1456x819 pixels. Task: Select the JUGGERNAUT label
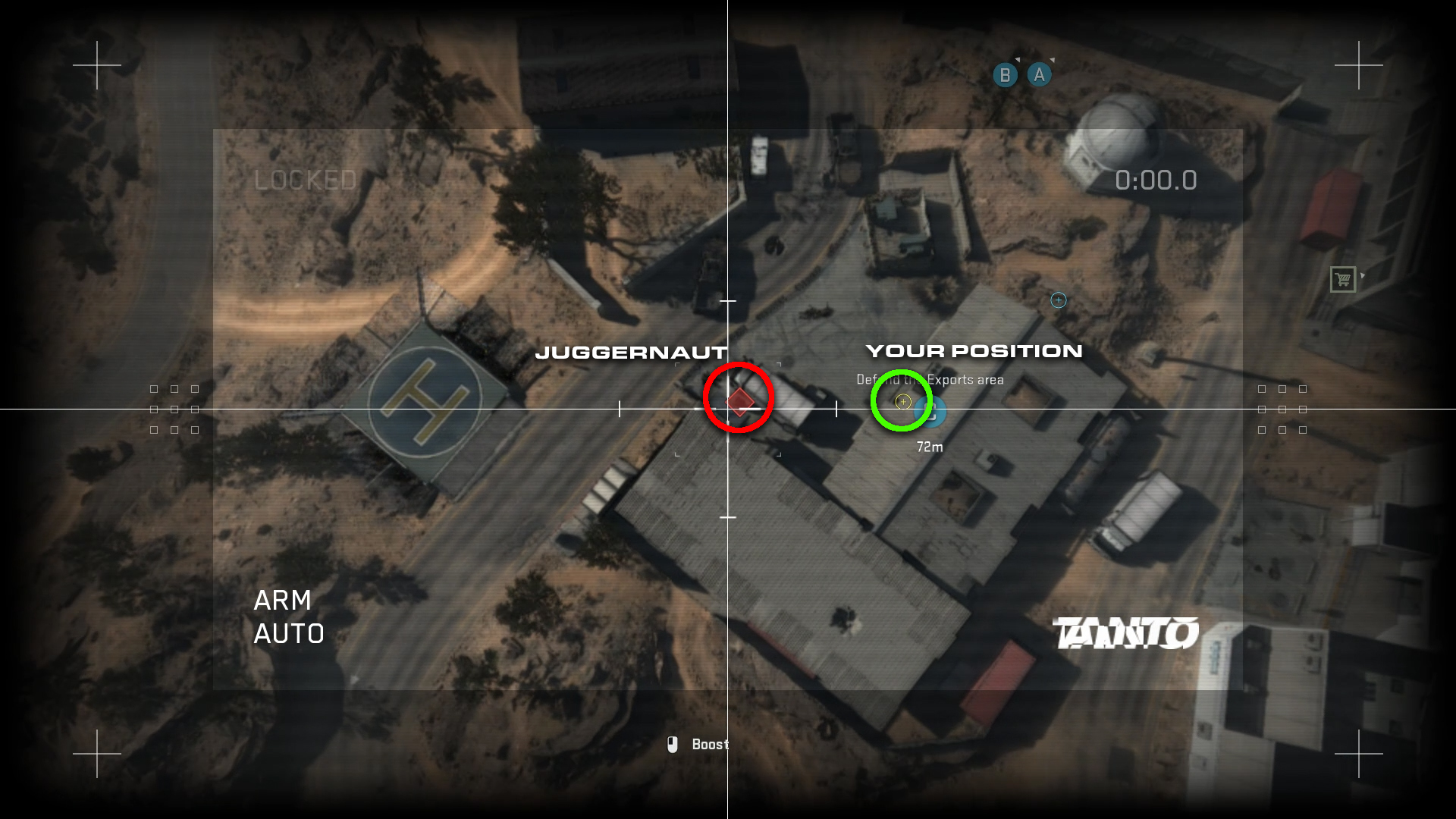633,353
